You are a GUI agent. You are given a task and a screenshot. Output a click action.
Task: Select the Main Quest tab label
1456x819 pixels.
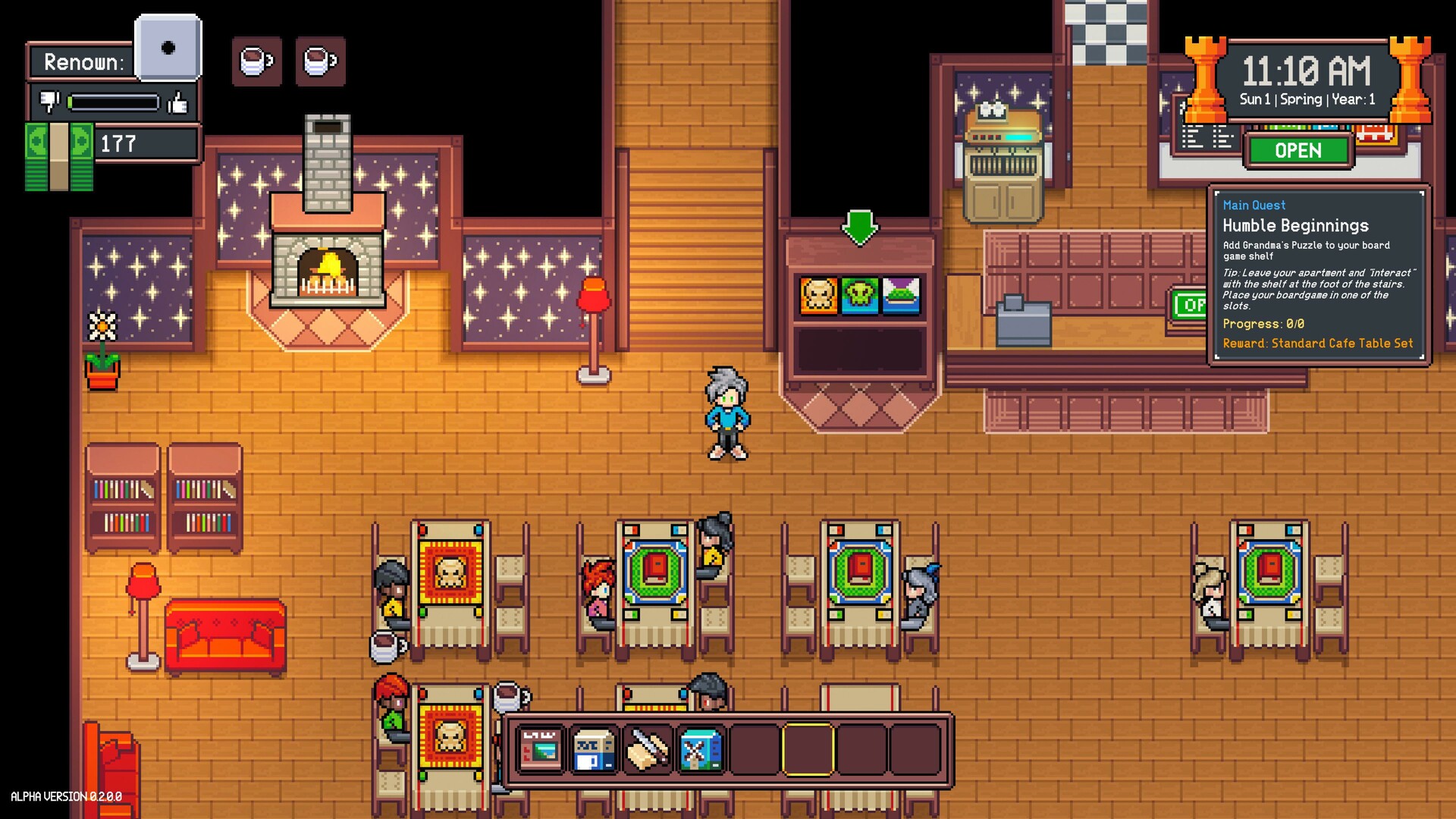[x=1254, y=205]
